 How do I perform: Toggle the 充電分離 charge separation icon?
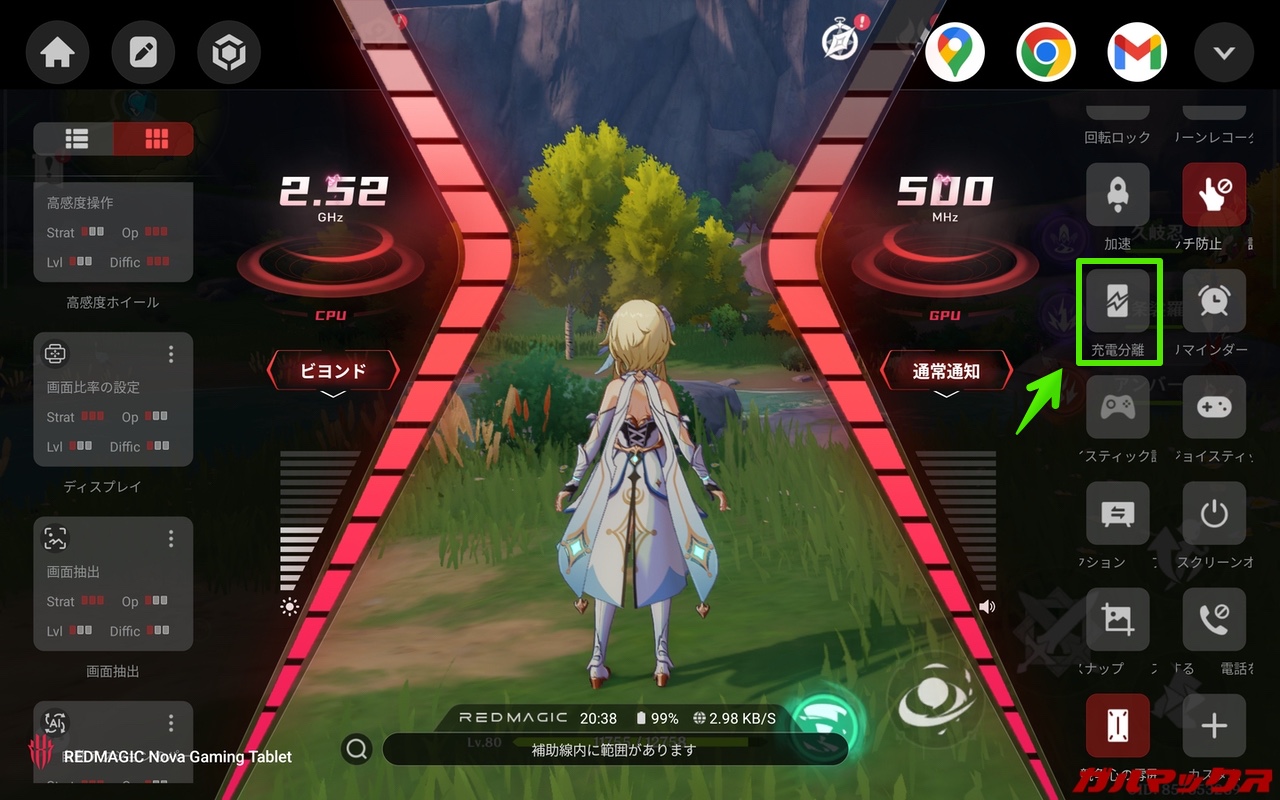[x=1117, y=302]
